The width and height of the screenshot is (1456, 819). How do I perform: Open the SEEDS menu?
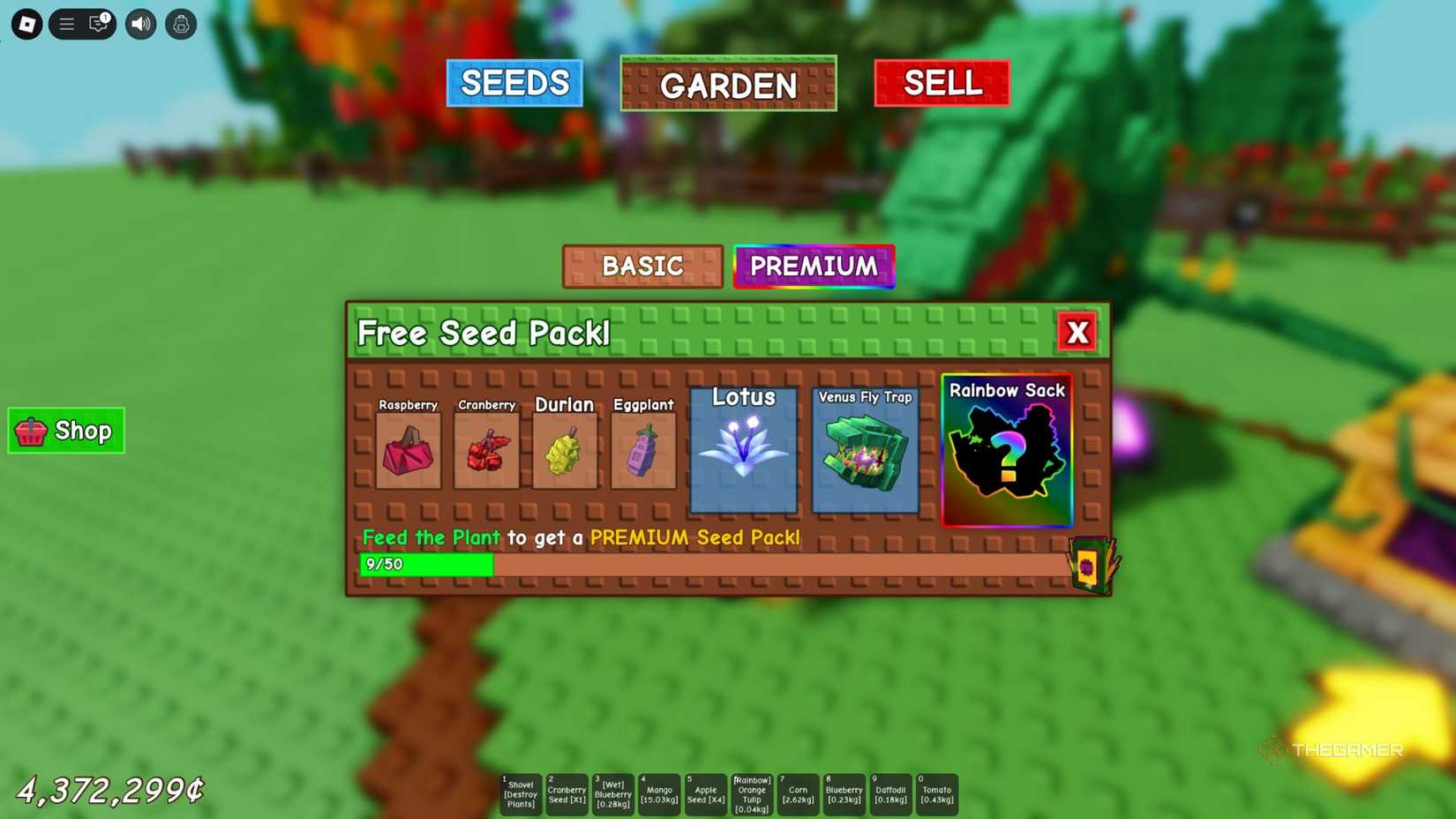click(x=514, y=83)
